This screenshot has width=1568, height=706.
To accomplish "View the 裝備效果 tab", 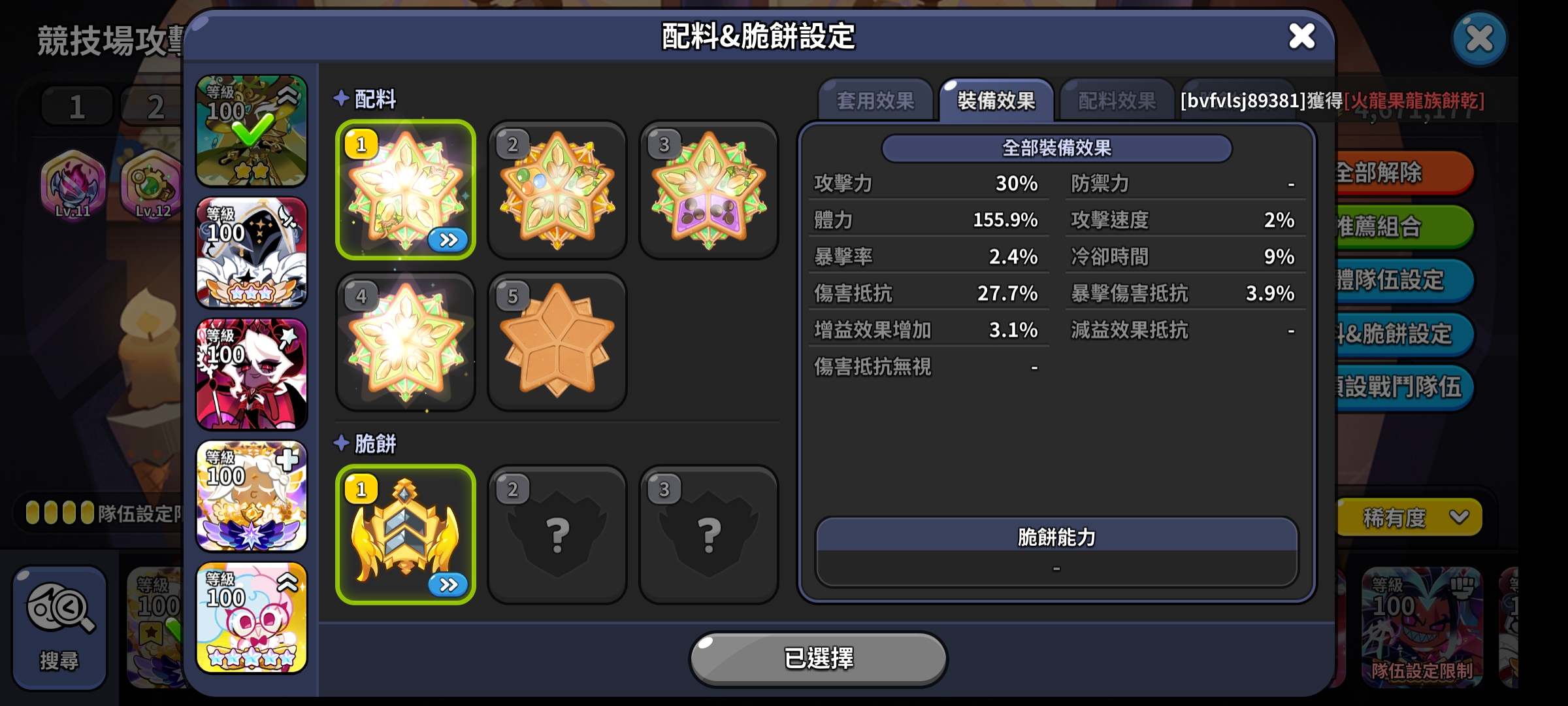I will (995, 99).
